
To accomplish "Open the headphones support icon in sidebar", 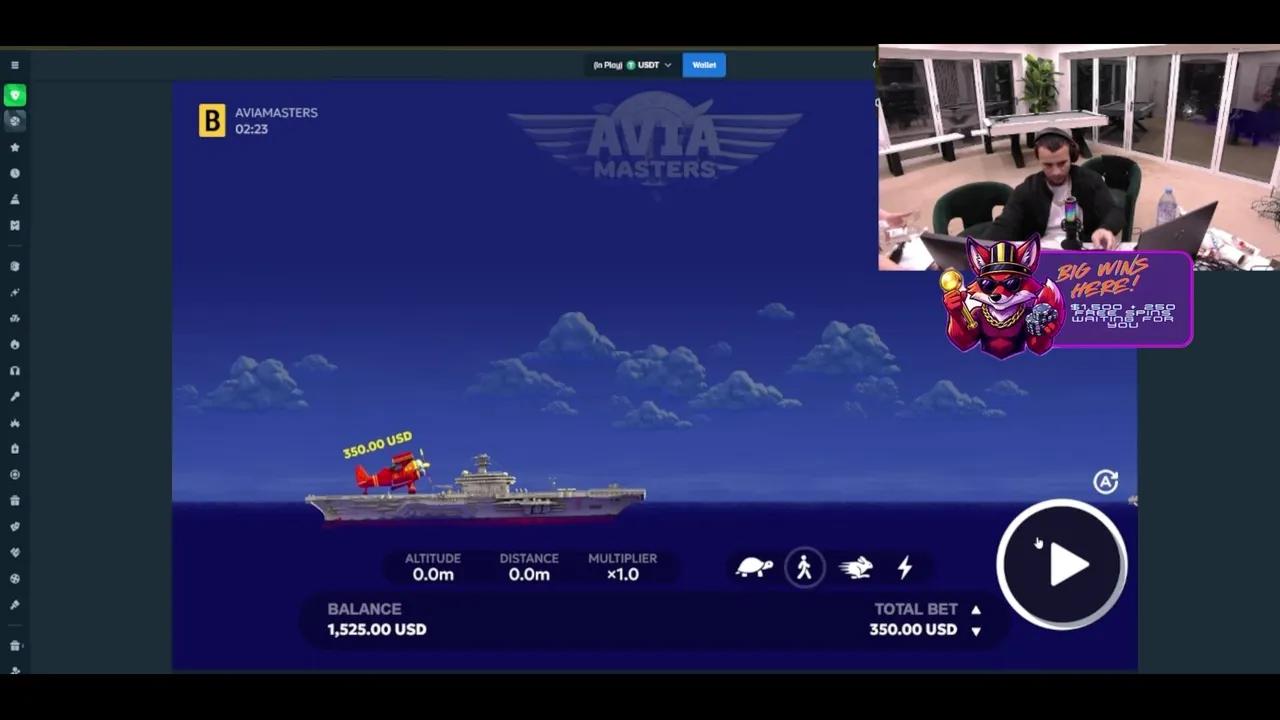I will 15,370.
